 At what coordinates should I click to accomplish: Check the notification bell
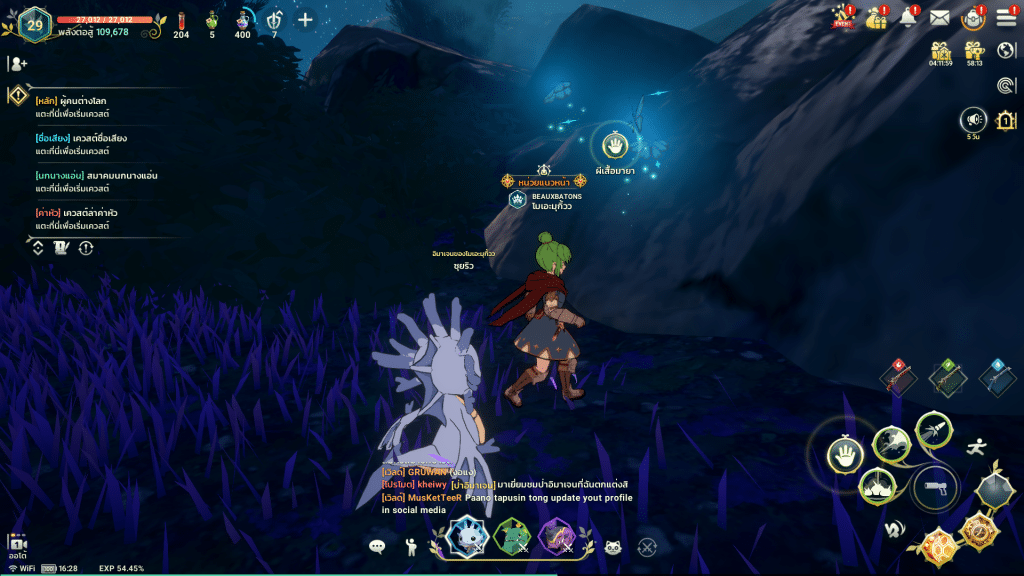(908, 17)
